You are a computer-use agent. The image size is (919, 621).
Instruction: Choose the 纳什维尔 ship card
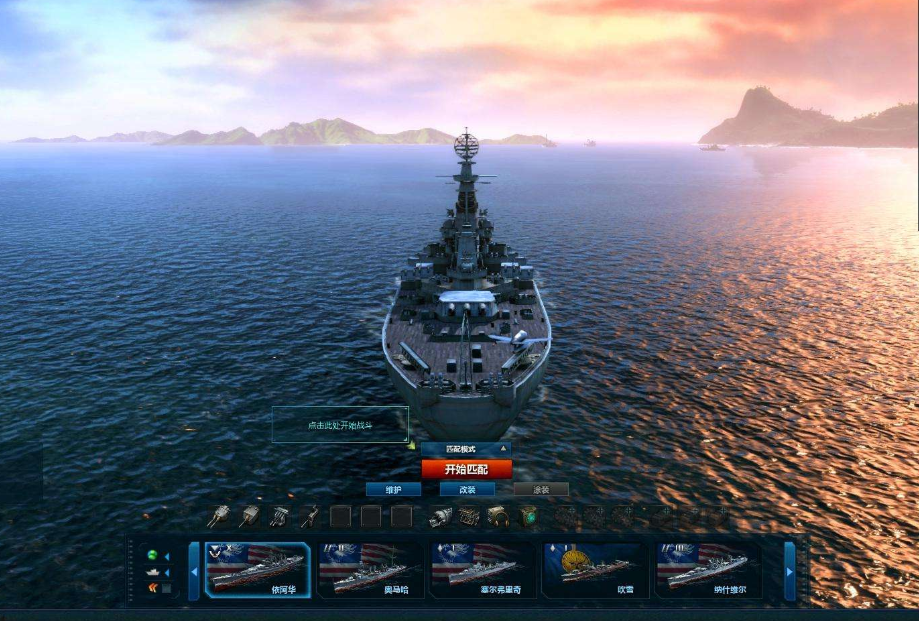pyautogui.click(x=709, y=570)
